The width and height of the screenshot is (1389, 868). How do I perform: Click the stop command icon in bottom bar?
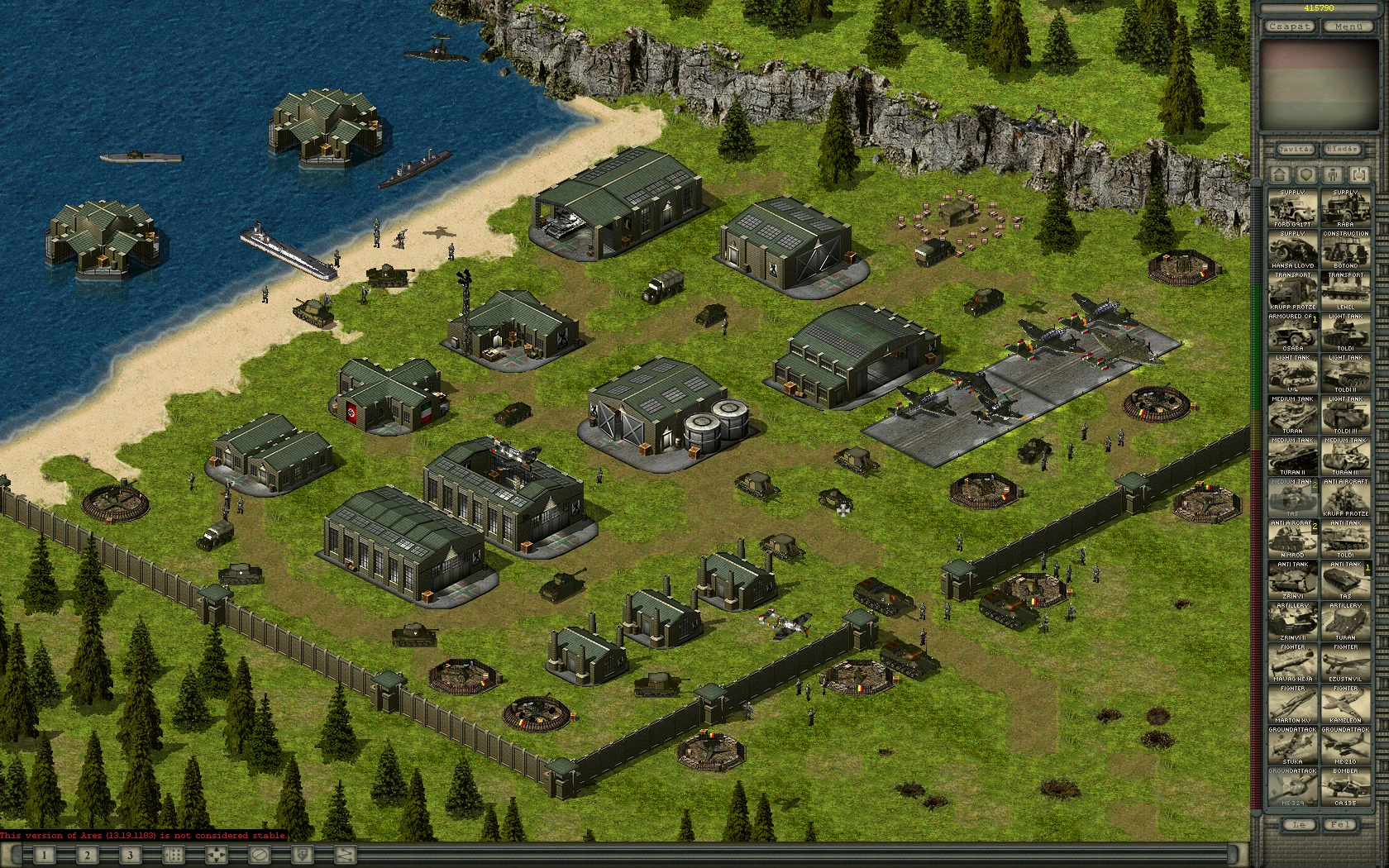[x=260, y=855]
